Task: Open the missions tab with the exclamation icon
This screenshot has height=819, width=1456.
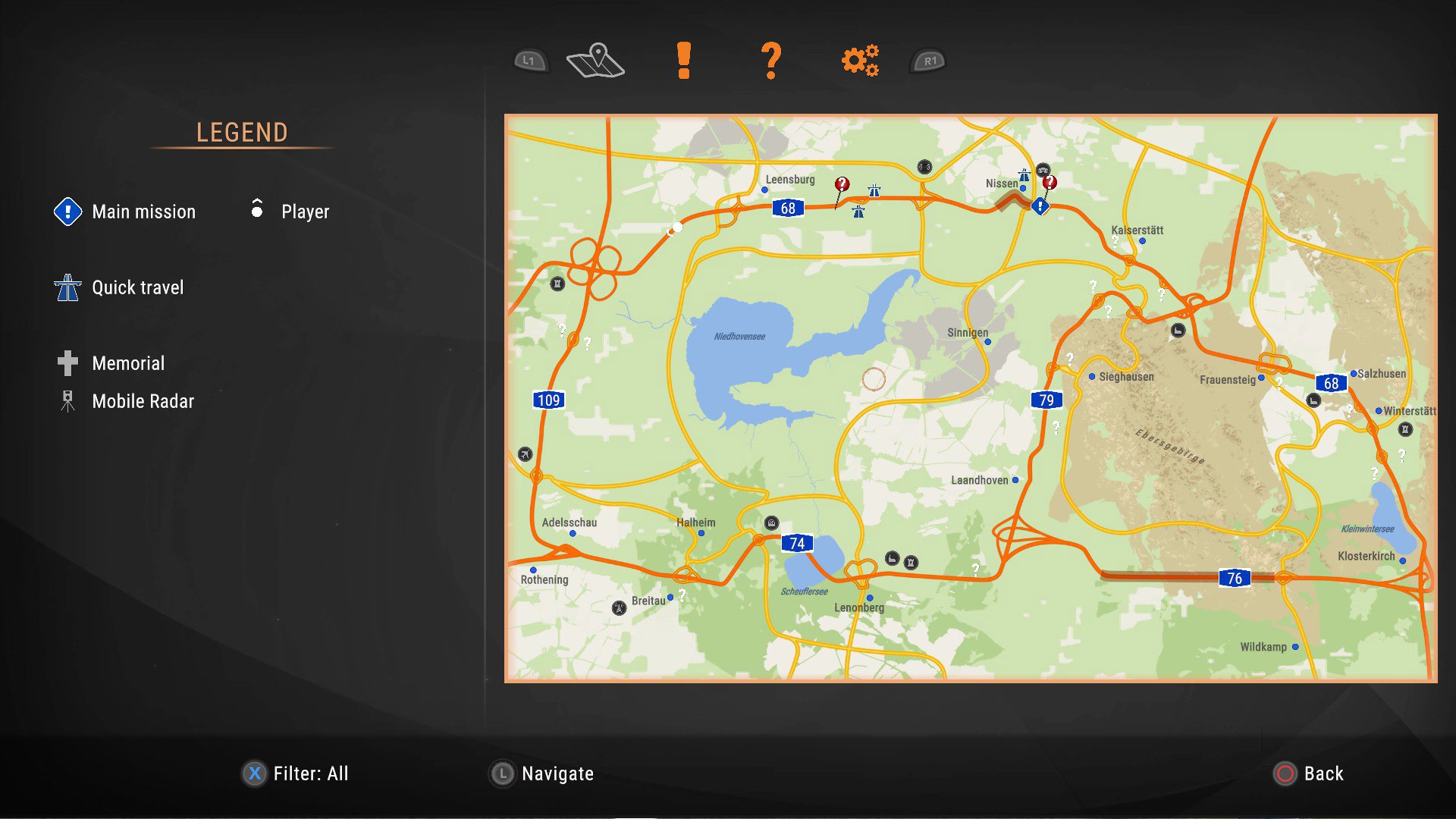Action: click(683, 60)
